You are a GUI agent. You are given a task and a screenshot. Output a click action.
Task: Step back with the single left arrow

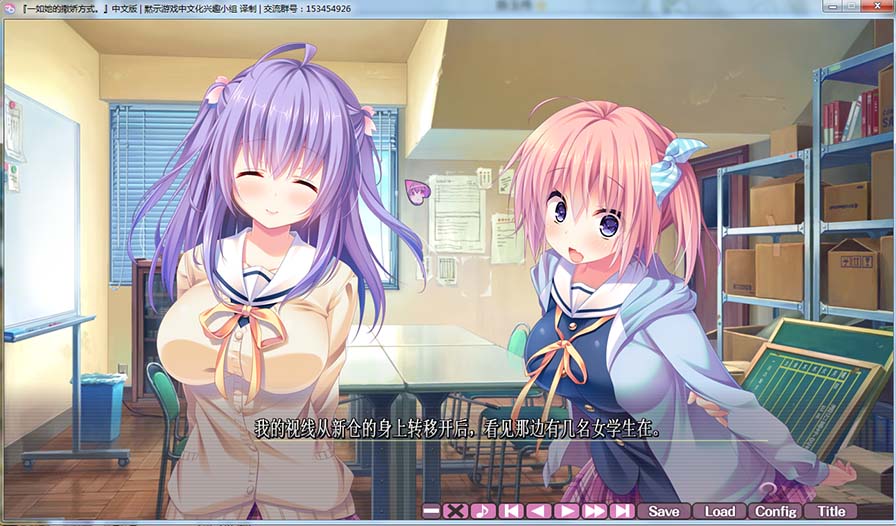539,511
